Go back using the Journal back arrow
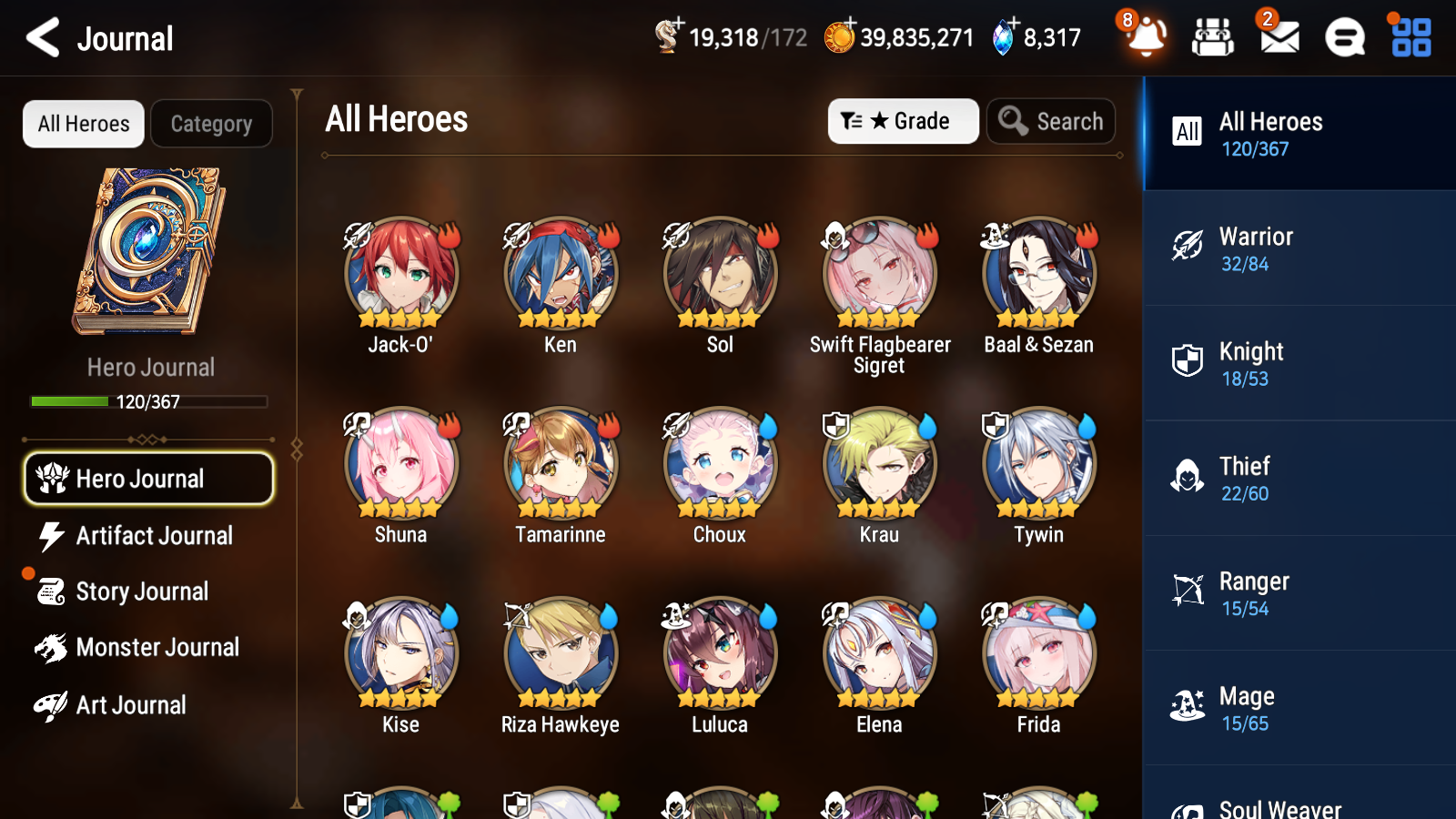Image resolution: width=1456 pixels, height=819 pixels. [x=40, y=37]
